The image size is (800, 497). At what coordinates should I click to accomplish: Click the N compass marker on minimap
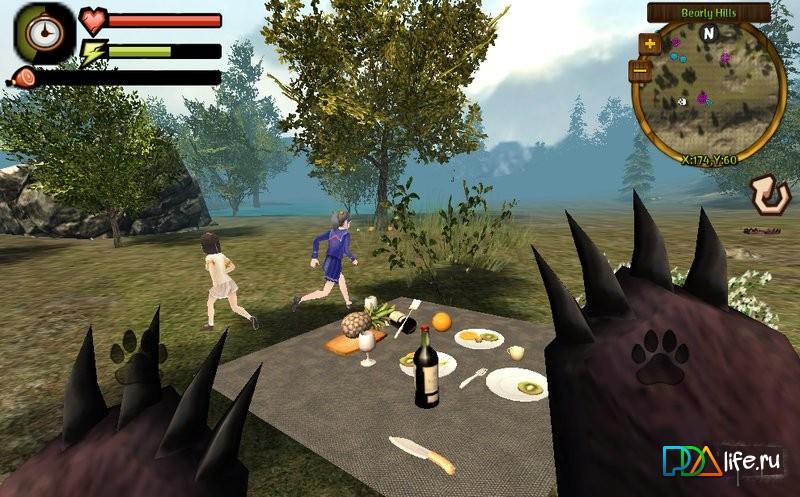tap(710, 32)
